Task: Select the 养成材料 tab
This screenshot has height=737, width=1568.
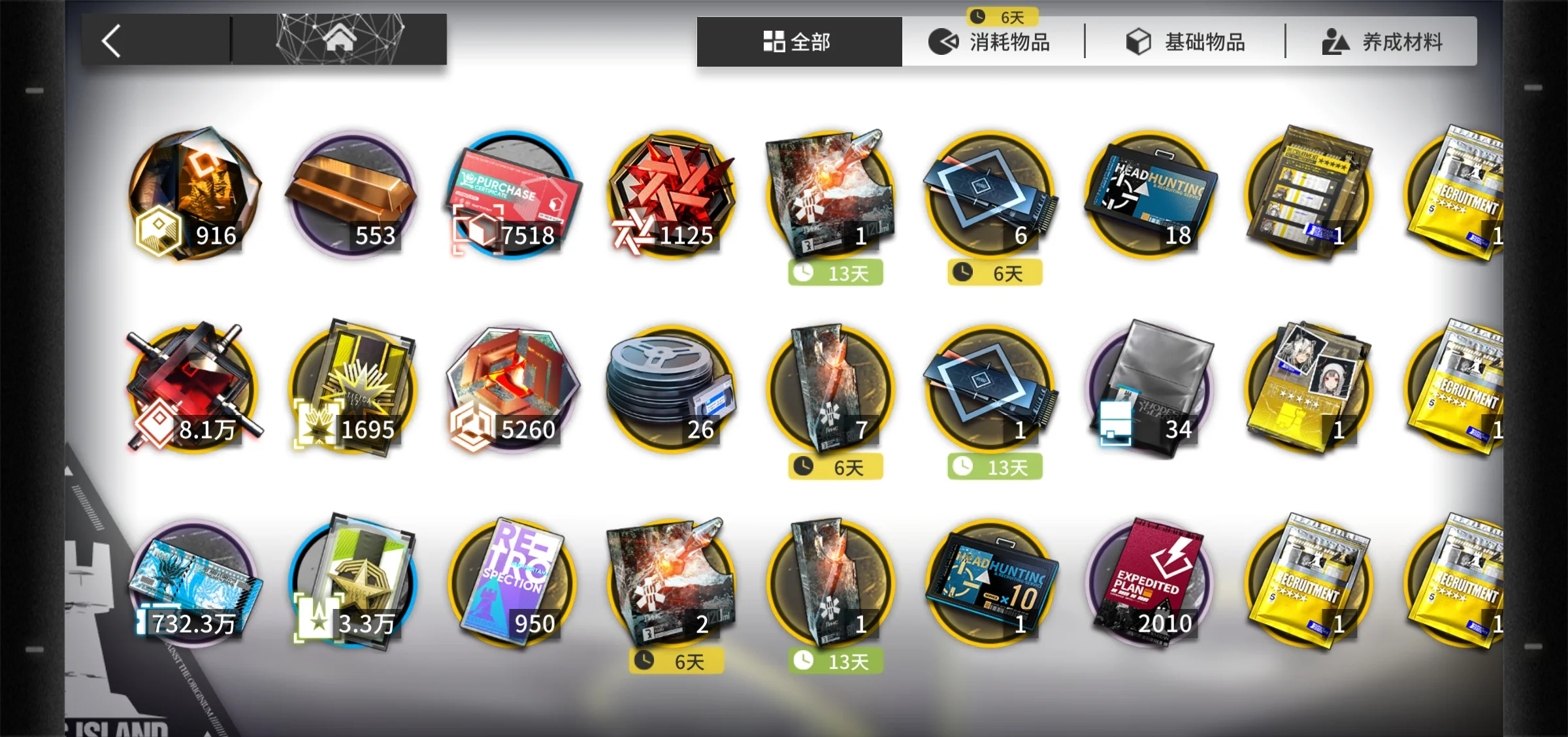Action: (x=1382, y=42)
